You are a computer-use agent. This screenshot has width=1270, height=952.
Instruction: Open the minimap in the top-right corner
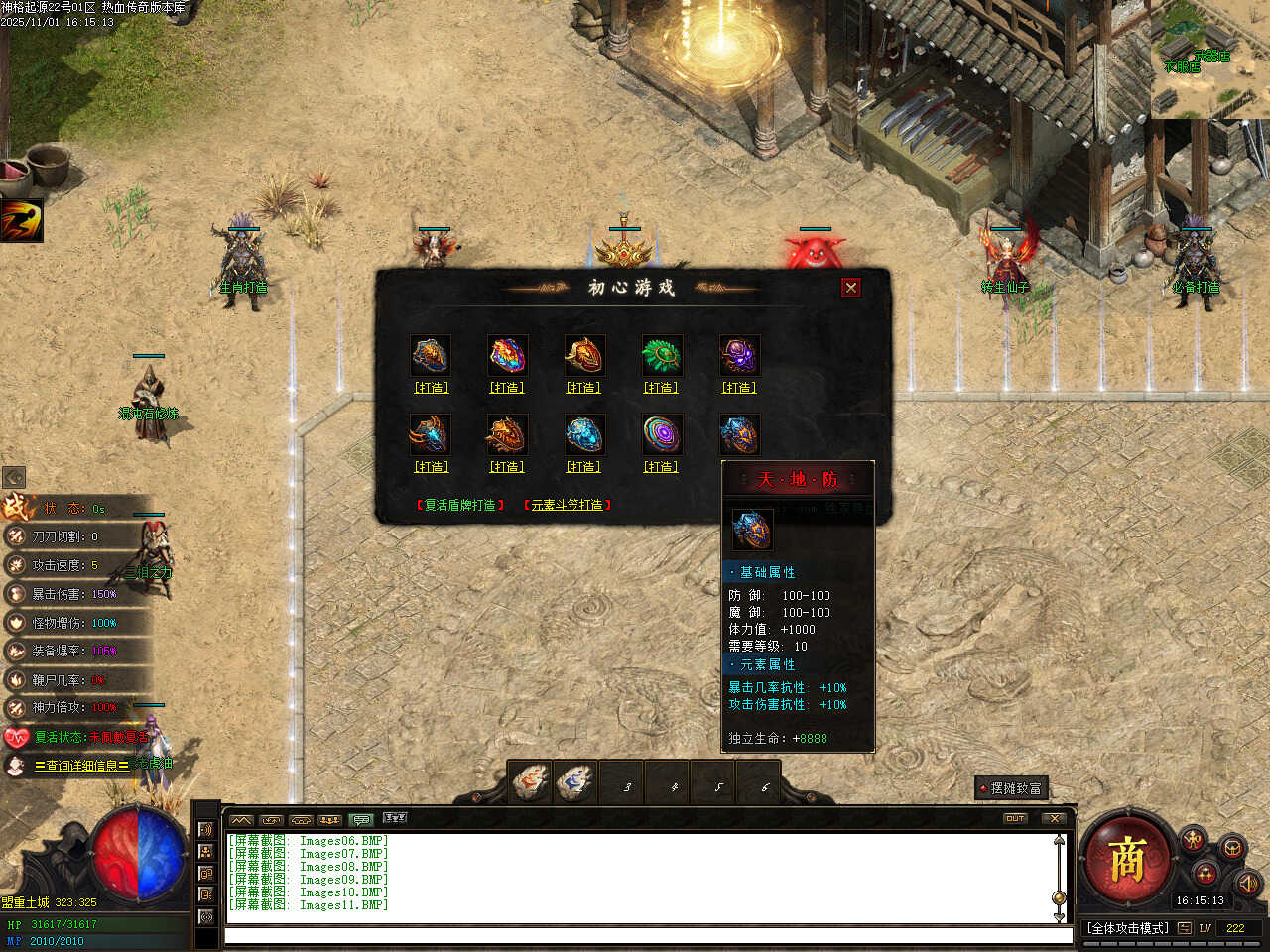point(1209,59)
